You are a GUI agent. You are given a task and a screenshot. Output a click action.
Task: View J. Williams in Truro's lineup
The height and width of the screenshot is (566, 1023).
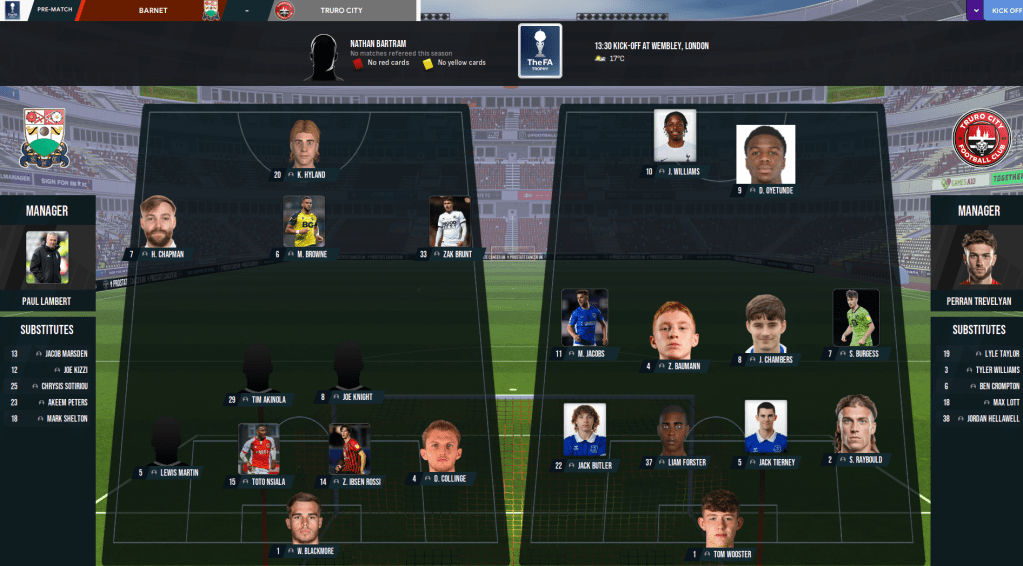[x=674, y=136]
